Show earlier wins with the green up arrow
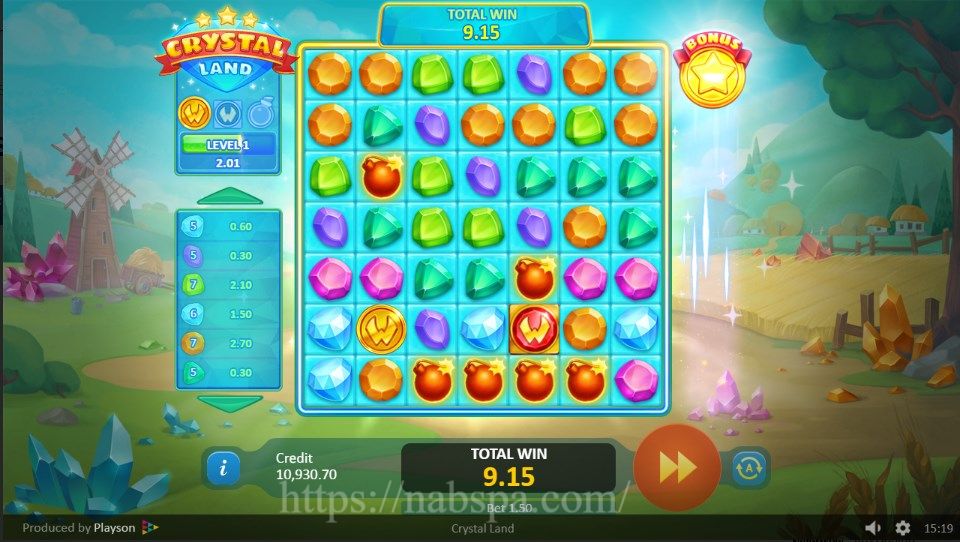The width and height of the screenshot is (960, 542). pyautogui.click(x=229, y=196)
